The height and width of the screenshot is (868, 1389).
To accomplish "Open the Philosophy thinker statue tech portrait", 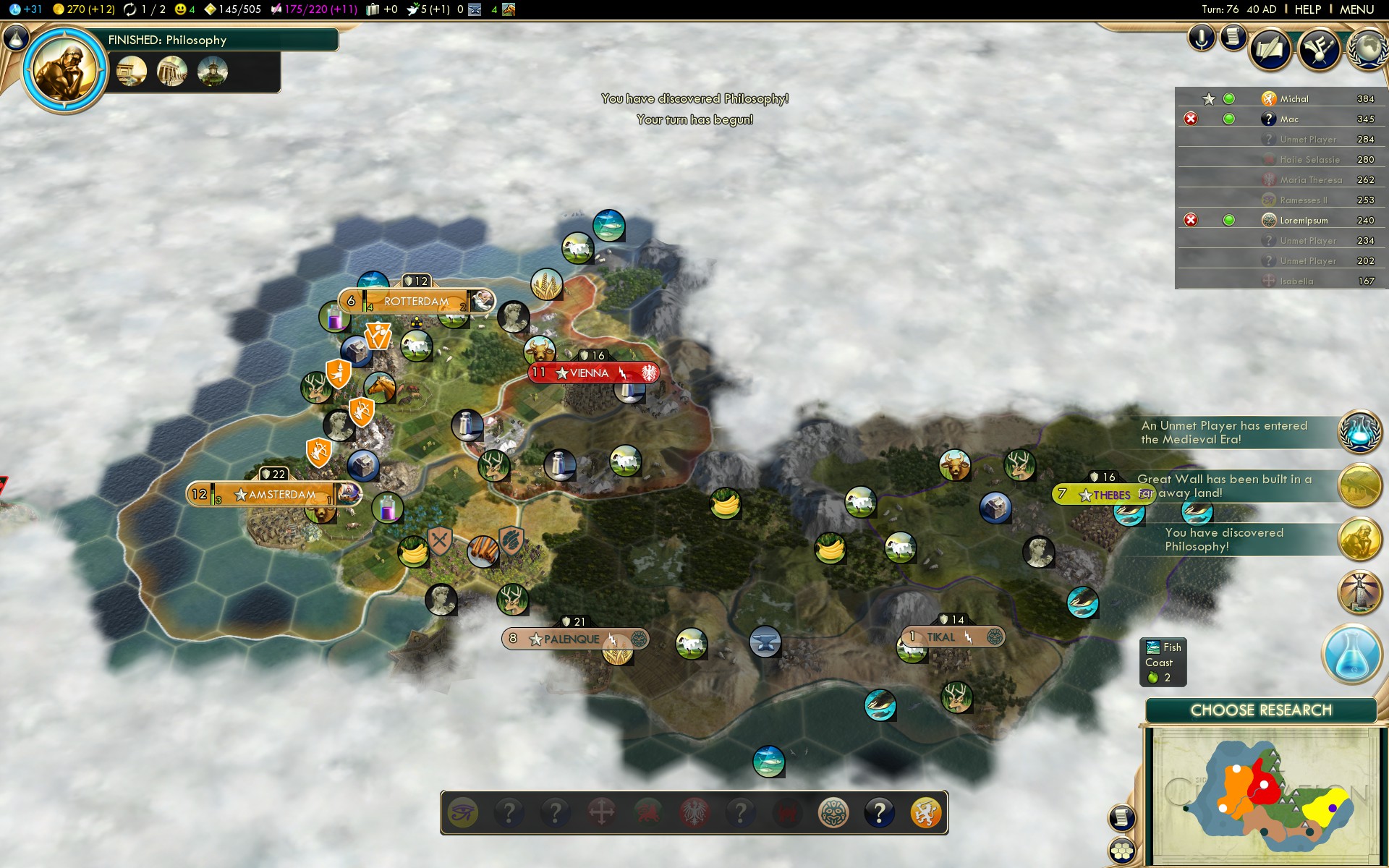I will tap(65, 71).
